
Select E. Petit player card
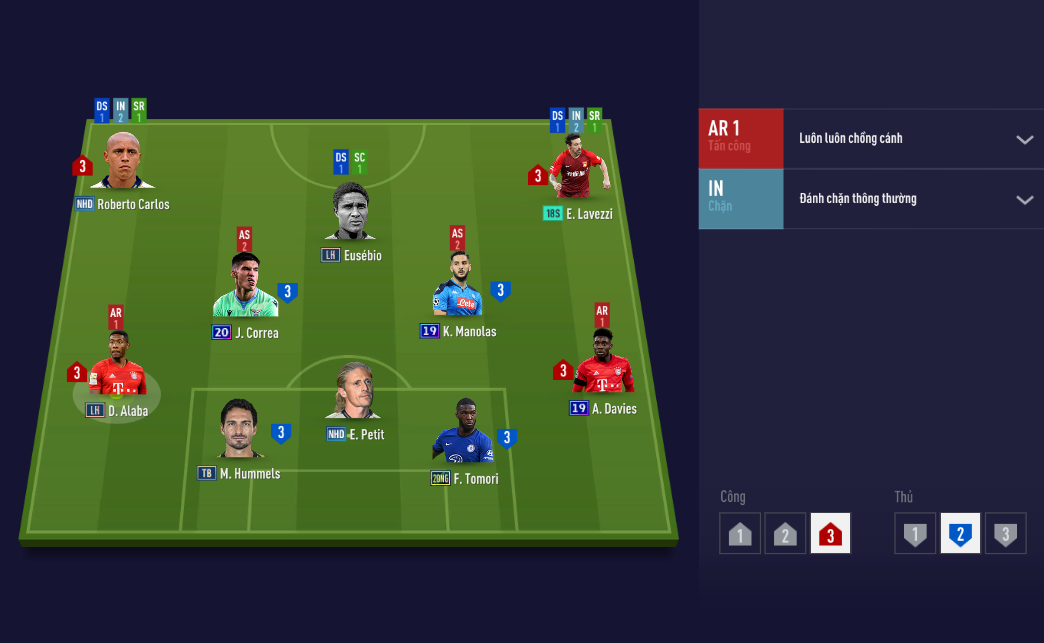[x=354, y=392]
